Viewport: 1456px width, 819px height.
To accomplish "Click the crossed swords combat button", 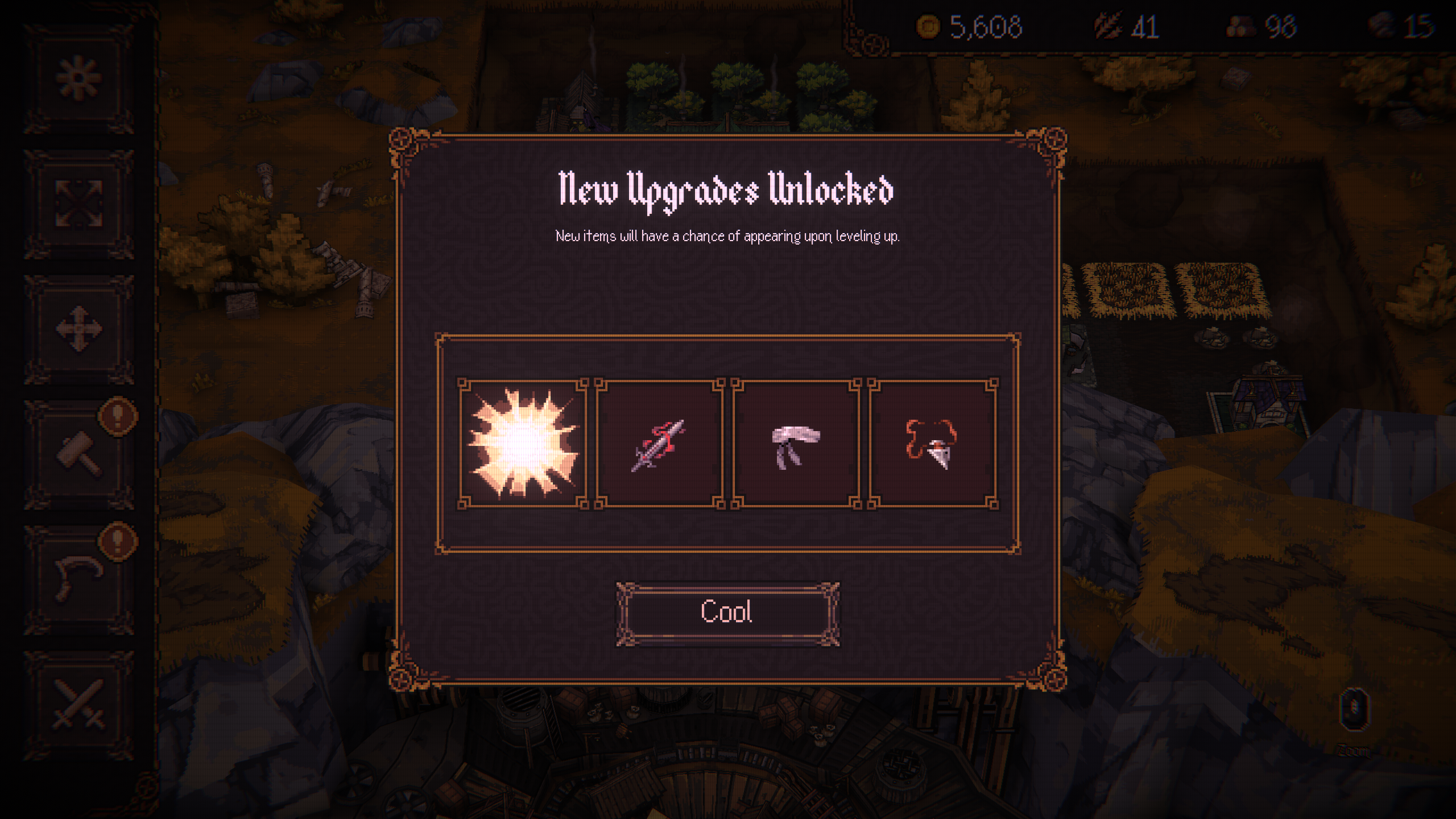I will coord(78,704).
